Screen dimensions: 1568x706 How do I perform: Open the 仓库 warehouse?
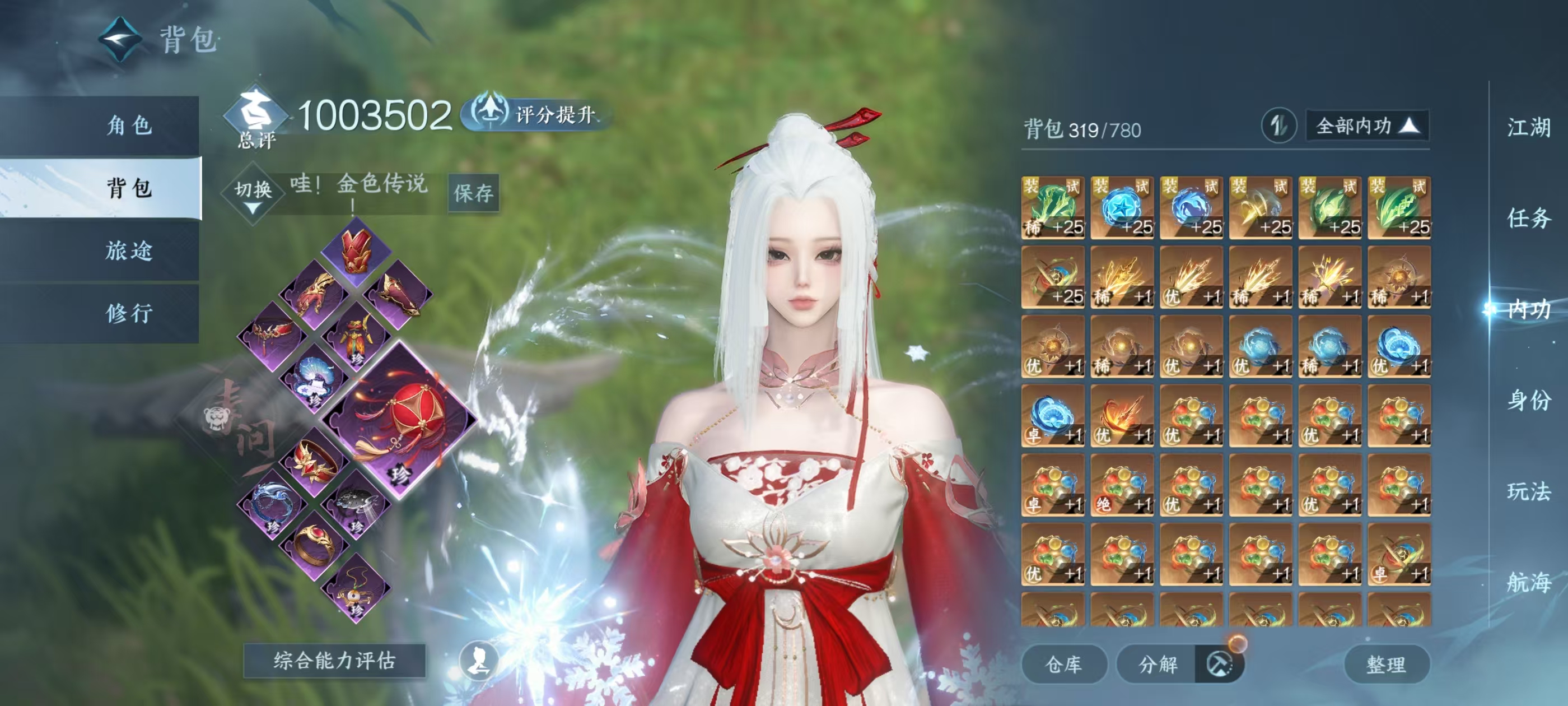pyautogui.click(x=1063, y=664)
